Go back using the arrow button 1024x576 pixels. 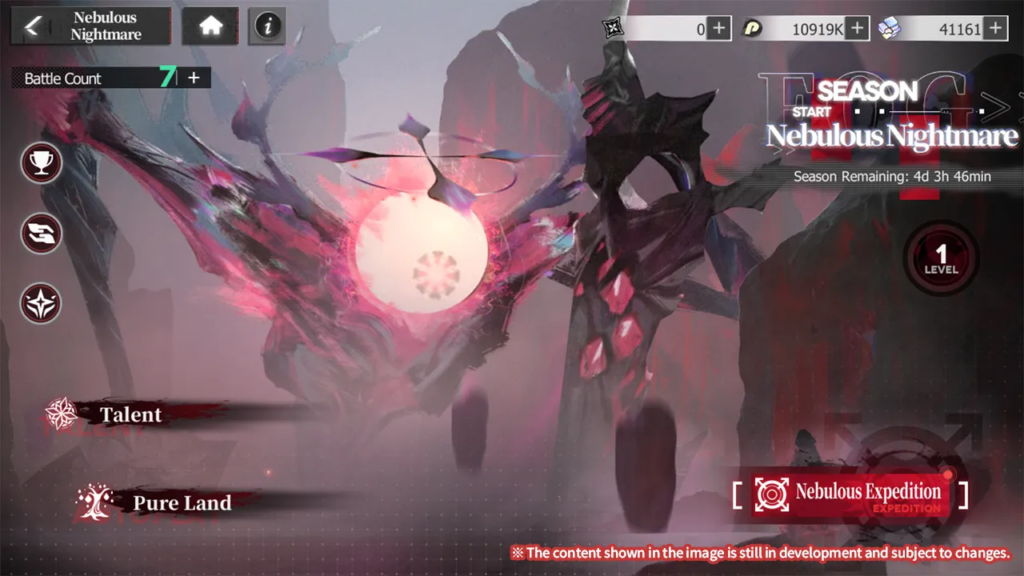(x=33, y=26)
